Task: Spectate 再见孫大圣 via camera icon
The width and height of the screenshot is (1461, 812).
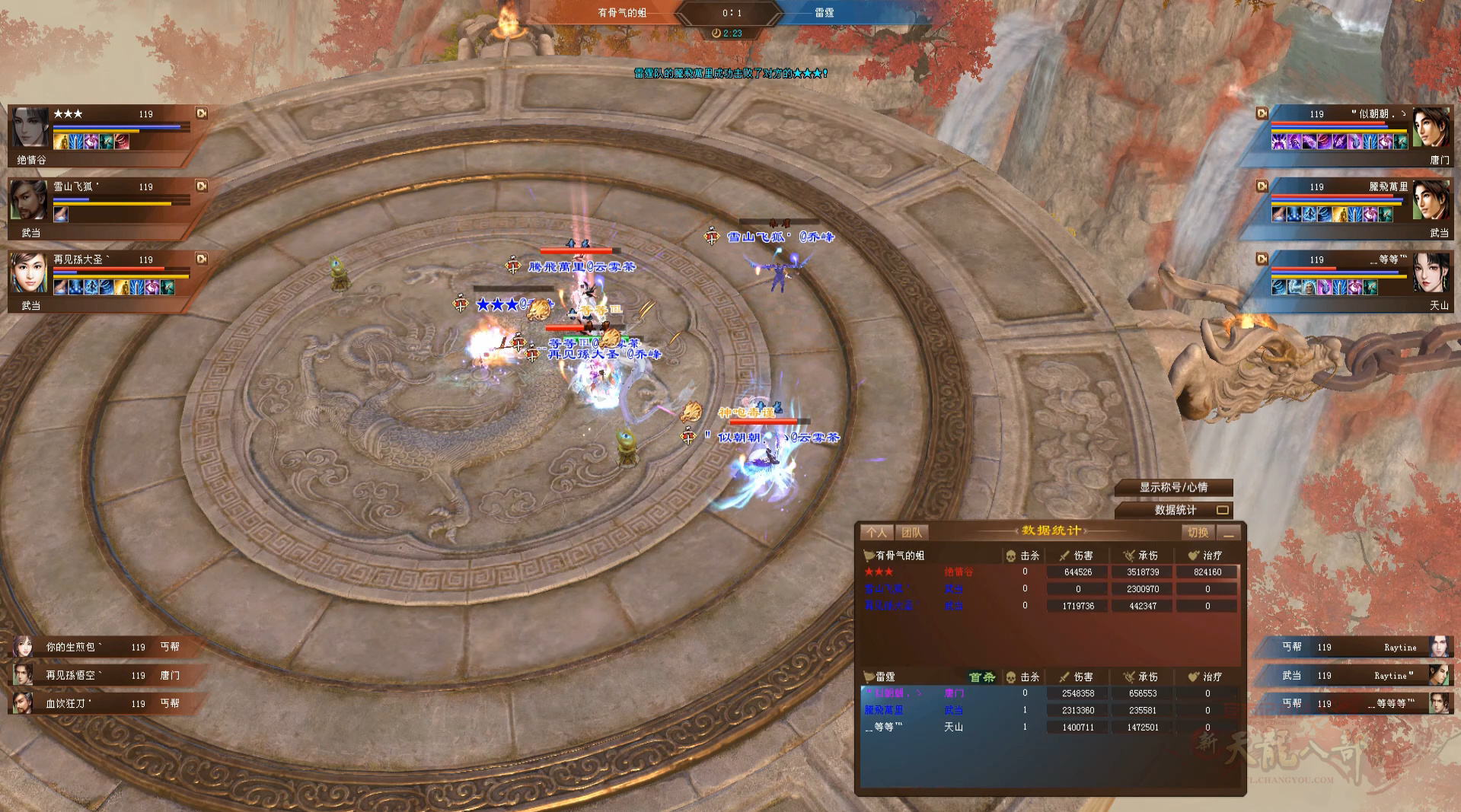Action: pos(202,259)
